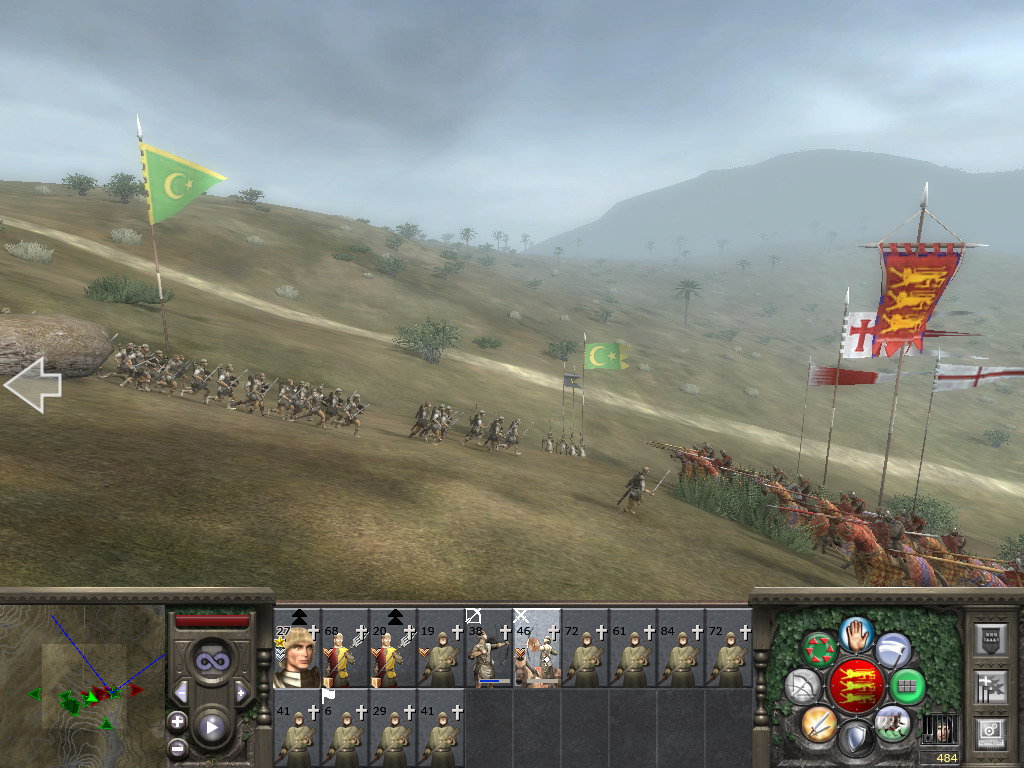
Task: Toggle run mode with the horseman icon
Action: [892, 722]
